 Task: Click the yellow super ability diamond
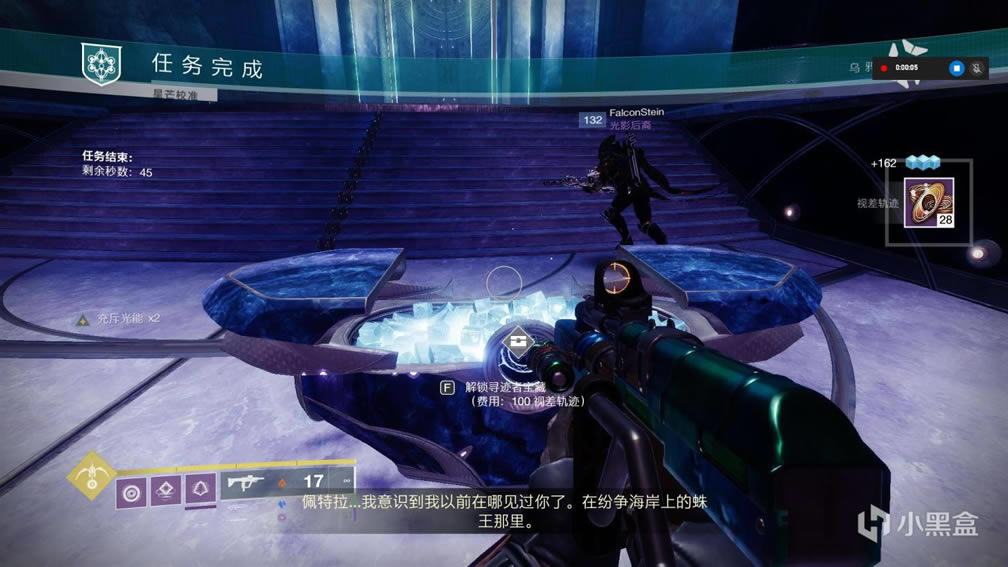(x=91, y=476)
